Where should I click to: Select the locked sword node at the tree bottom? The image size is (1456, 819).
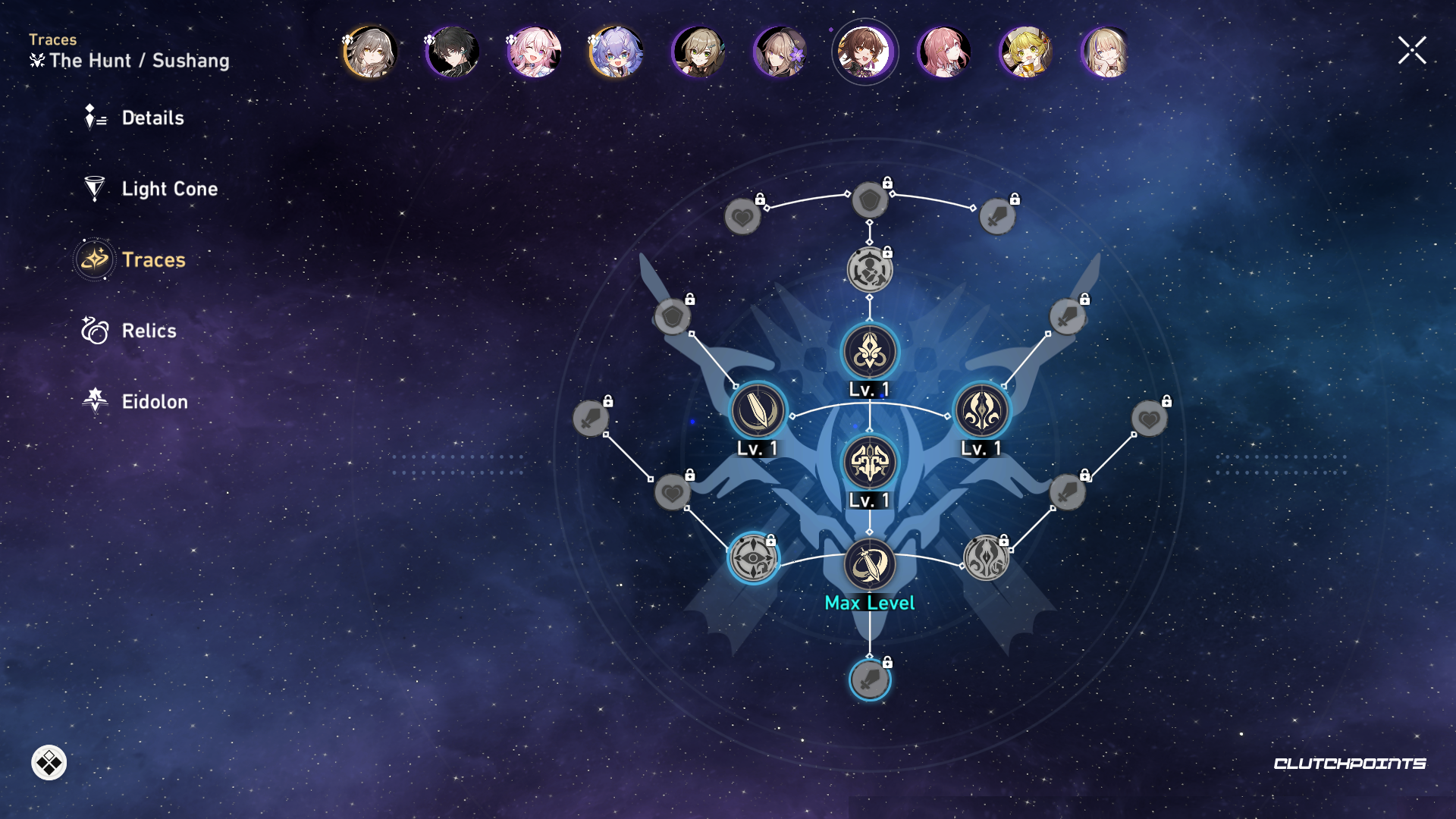coord(870,679)
